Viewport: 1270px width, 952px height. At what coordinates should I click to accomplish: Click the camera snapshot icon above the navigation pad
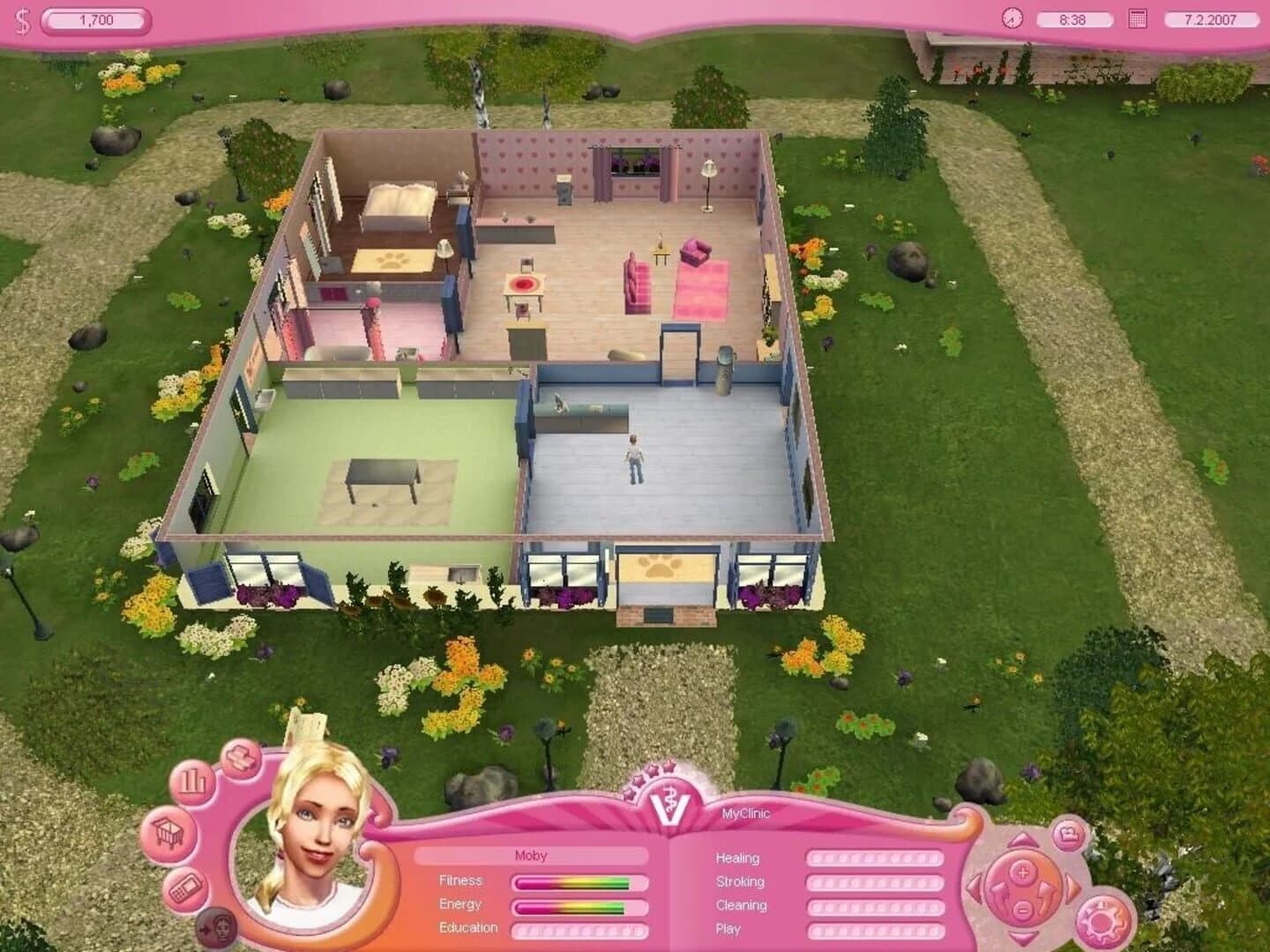pos(1068,835)
